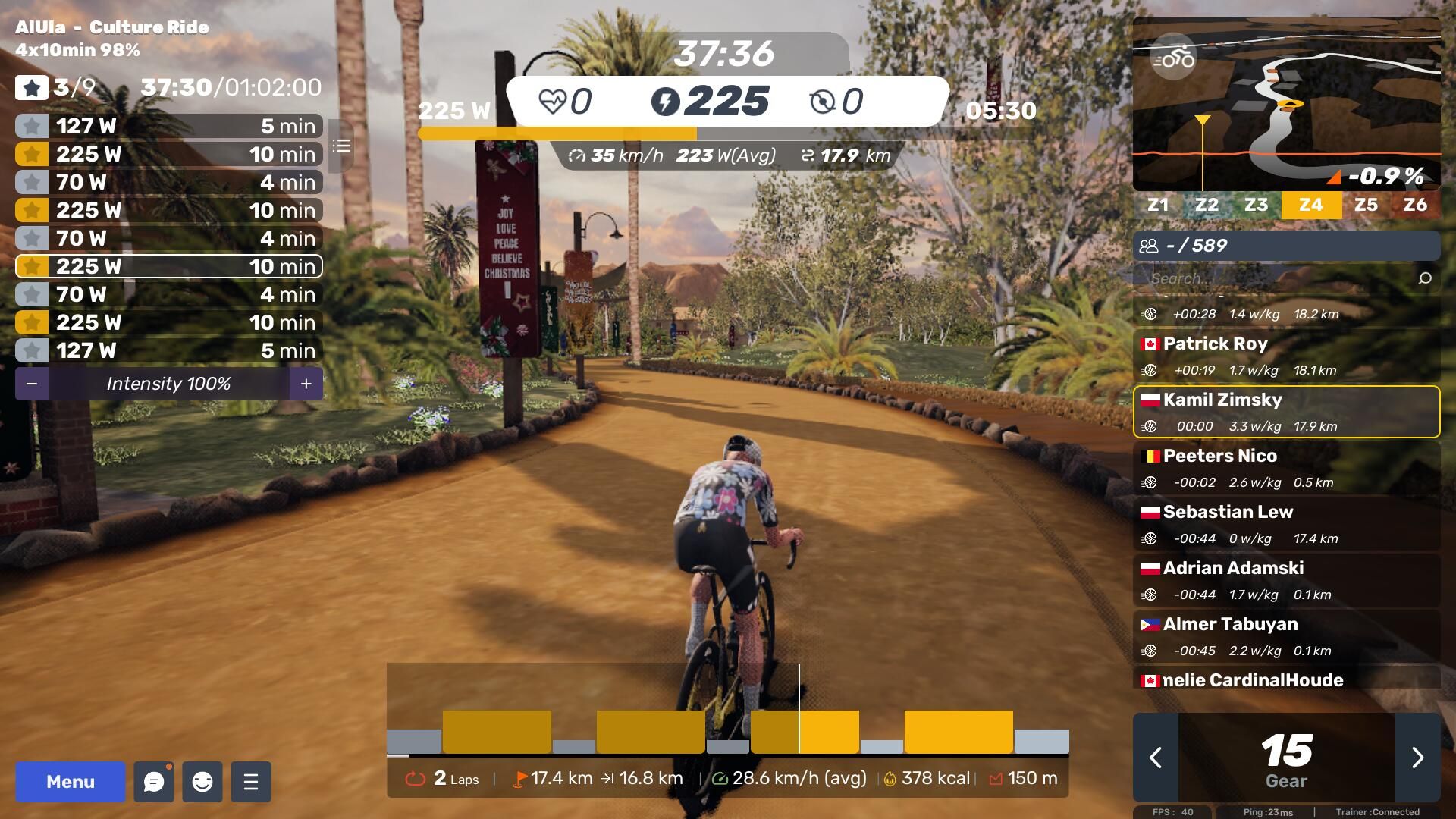
Task: Increase workout intensity with the plus button
Action: click(x=306, y=384)
